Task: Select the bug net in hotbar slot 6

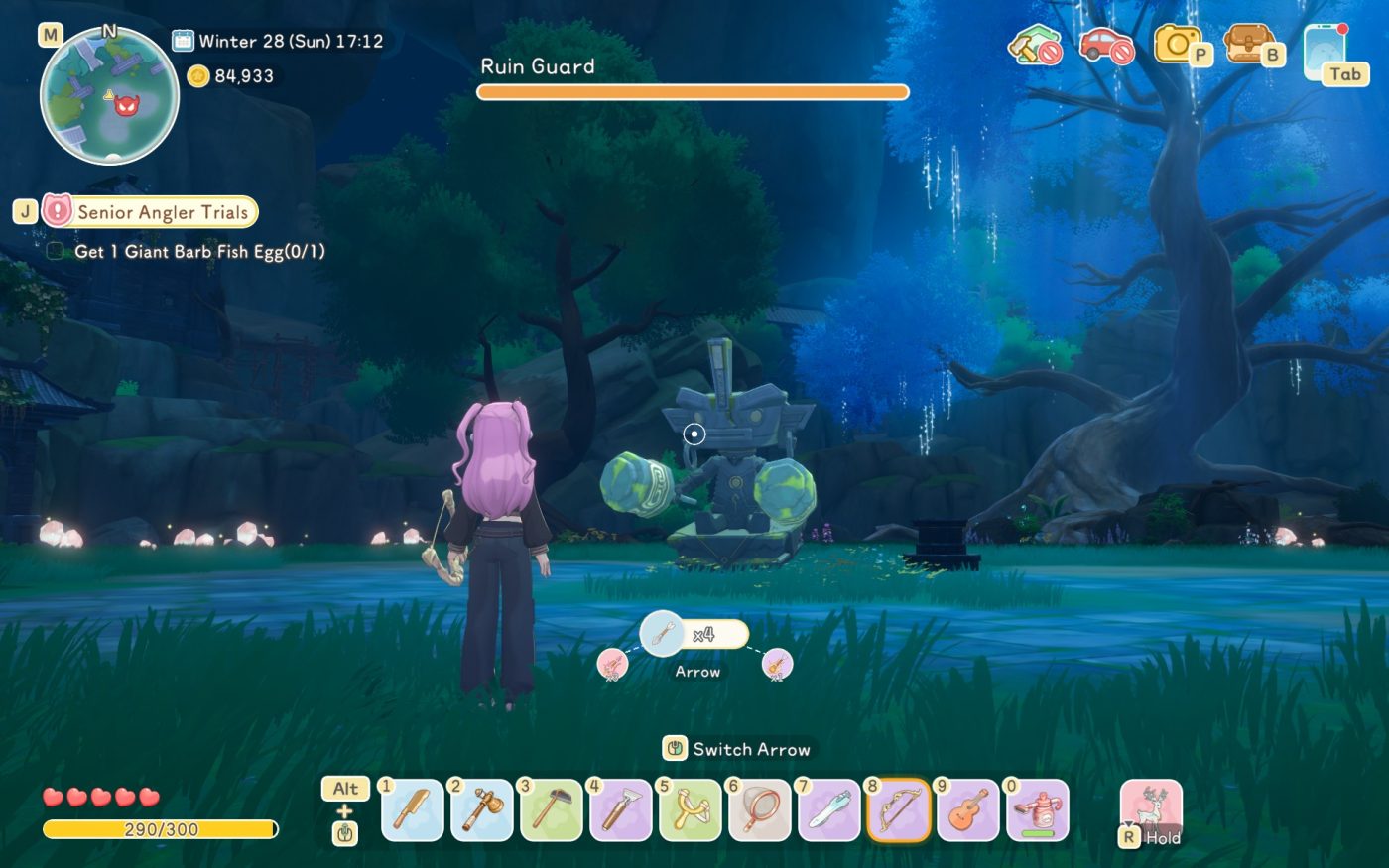Action: [759, 811]
